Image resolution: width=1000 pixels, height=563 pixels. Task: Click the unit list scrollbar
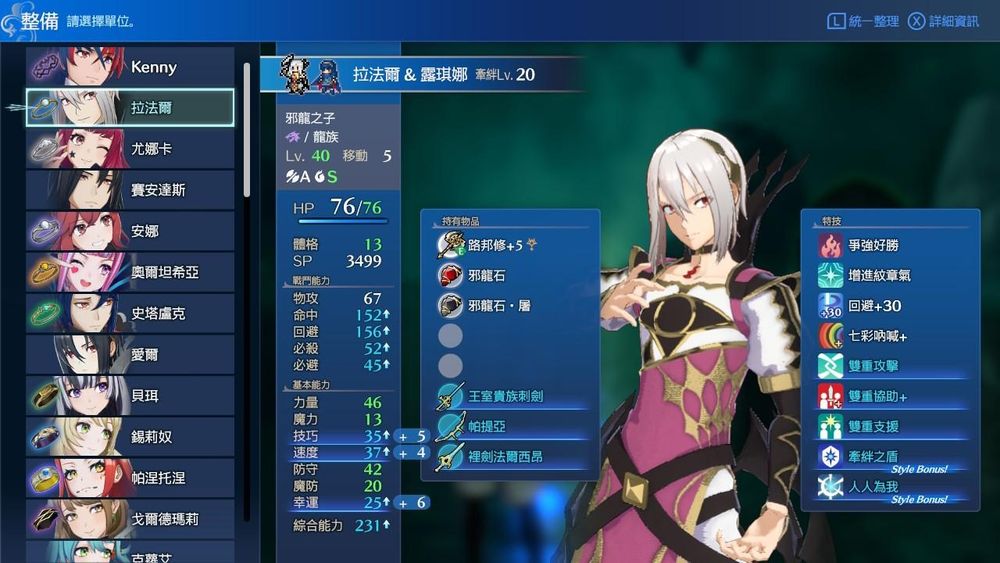[247, 130]
